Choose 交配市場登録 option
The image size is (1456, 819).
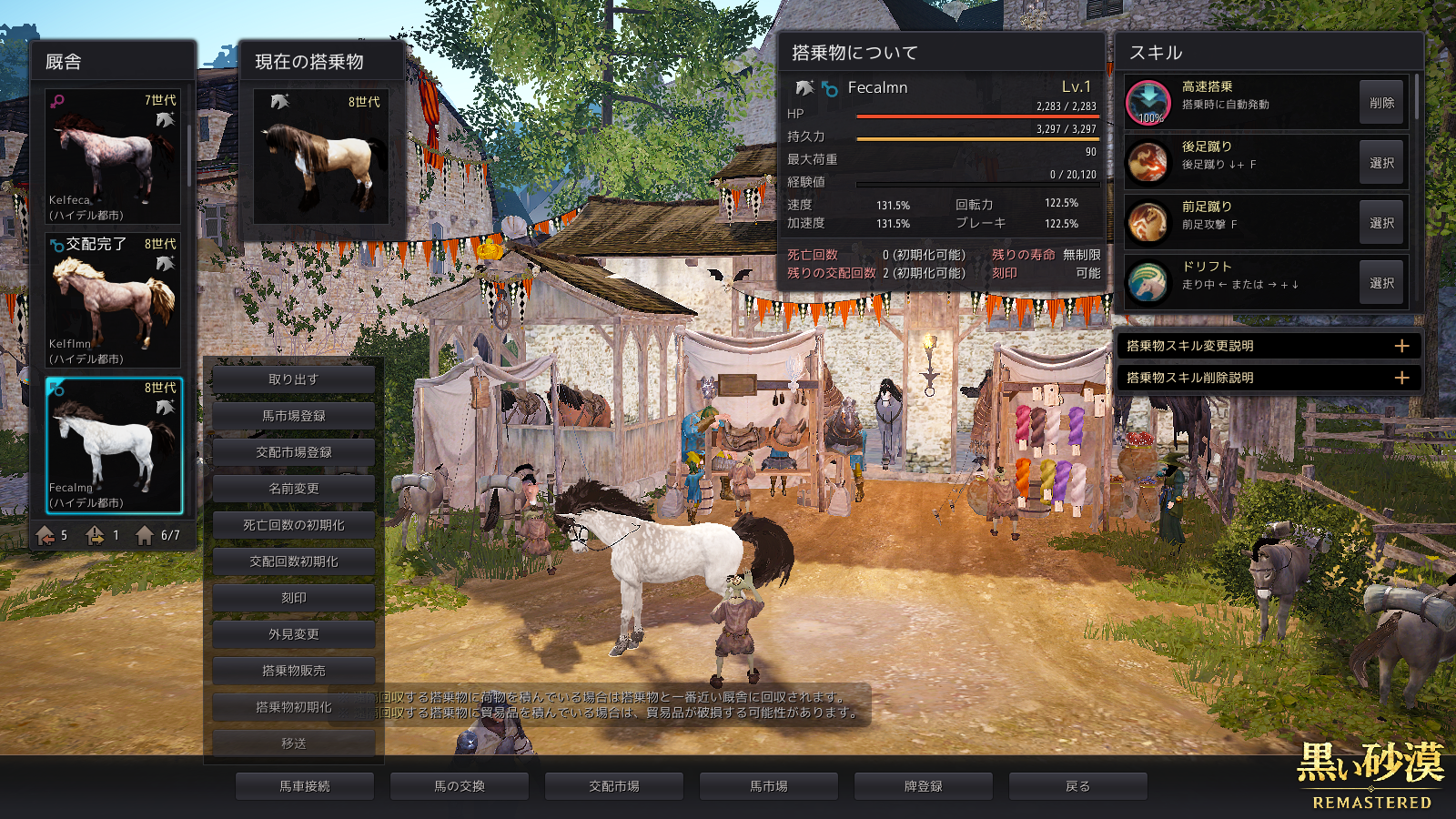coord(293,452)
